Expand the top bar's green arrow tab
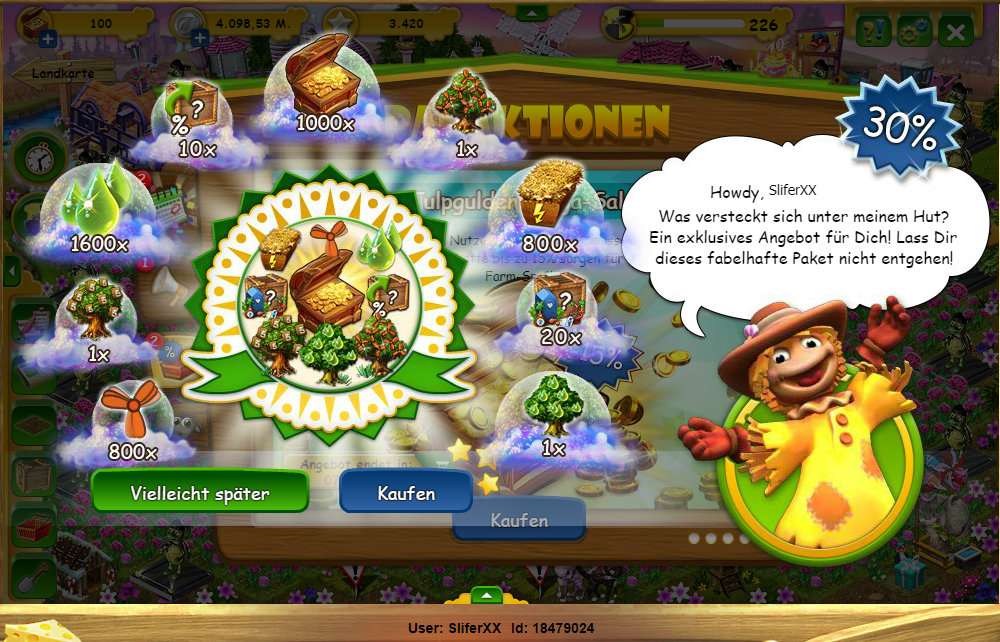Screen dimensions: 1000x642 point(531,13)
